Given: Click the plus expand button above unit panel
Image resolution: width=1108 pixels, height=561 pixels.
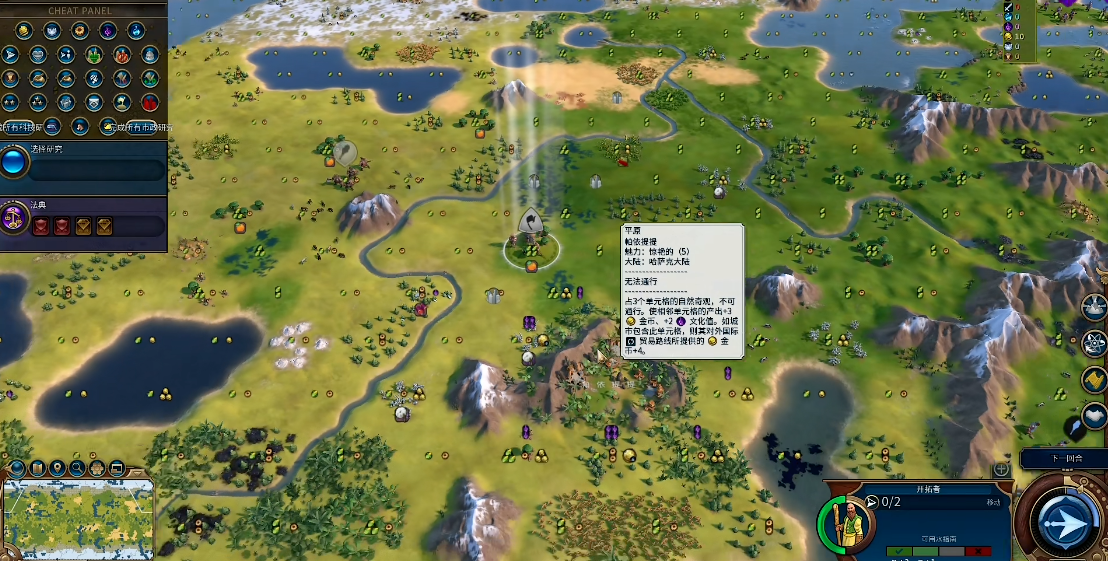Looking at the screenshot, I should [1000, 469].
